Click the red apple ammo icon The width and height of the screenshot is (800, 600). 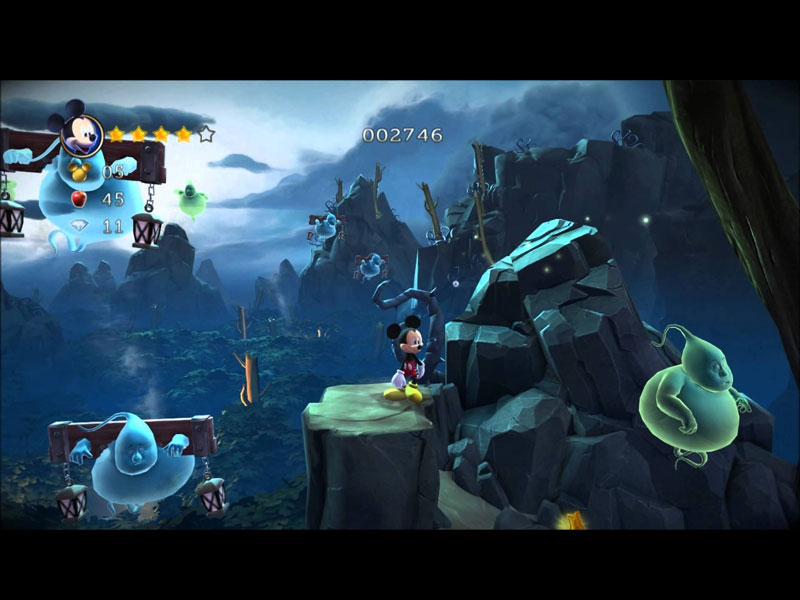click(x=80, y=199)
